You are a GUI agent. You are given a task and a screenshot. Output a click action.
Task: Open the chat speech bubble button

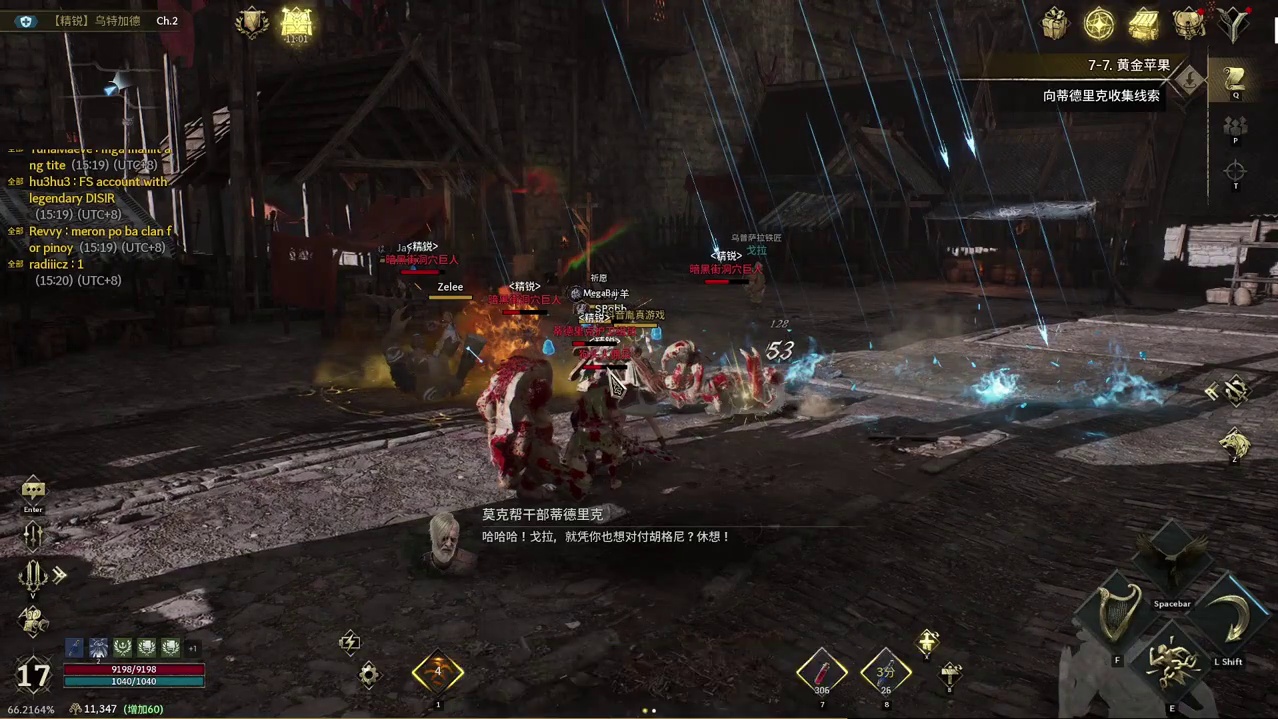tap(33, 490)
